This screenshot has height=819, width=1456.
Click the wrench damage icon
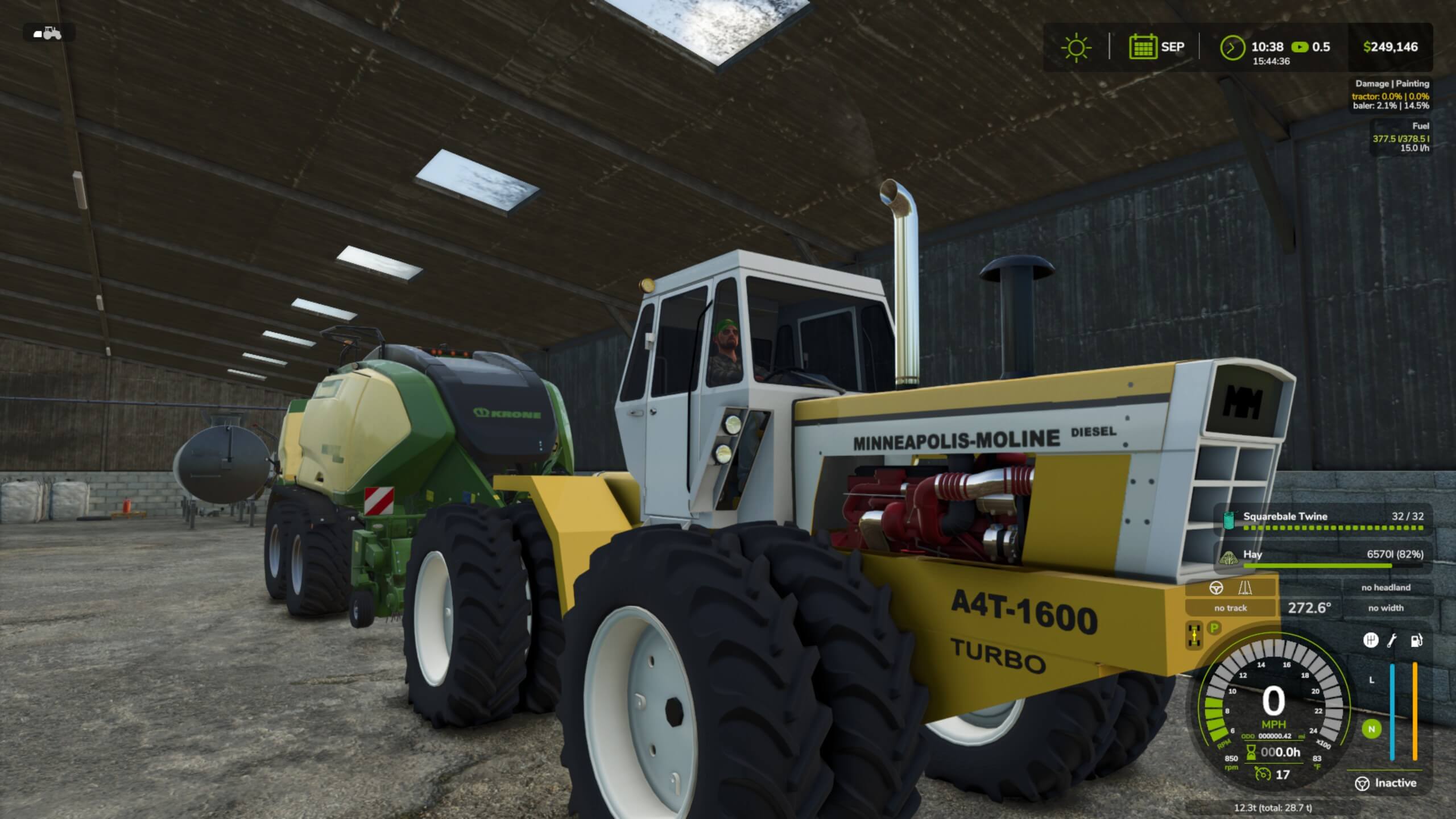point(1392,641)
